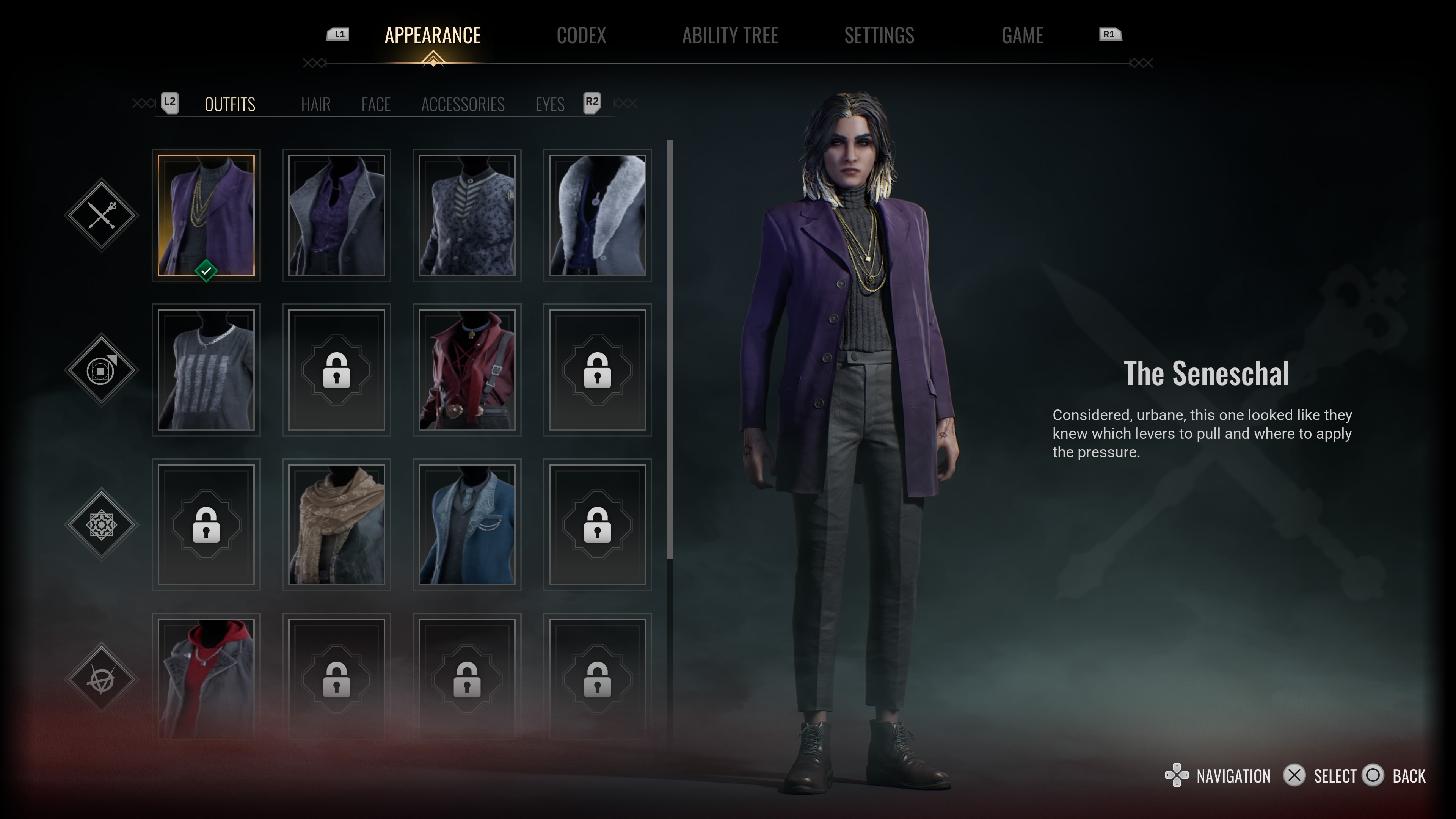1456x819 pixels.
Task: Open the Eyes category
Action: coord(549,105)
